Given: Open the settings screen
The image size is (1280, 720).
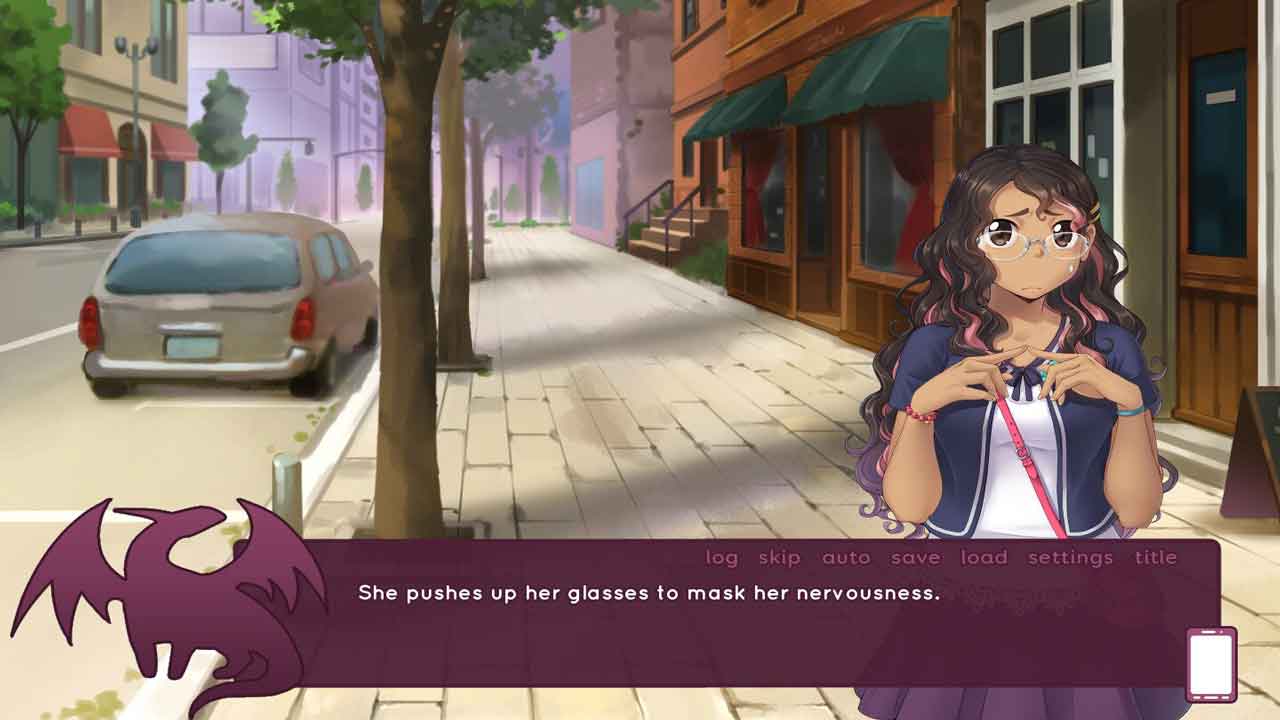Looking at the screenshot, I should coord(1070,558).
